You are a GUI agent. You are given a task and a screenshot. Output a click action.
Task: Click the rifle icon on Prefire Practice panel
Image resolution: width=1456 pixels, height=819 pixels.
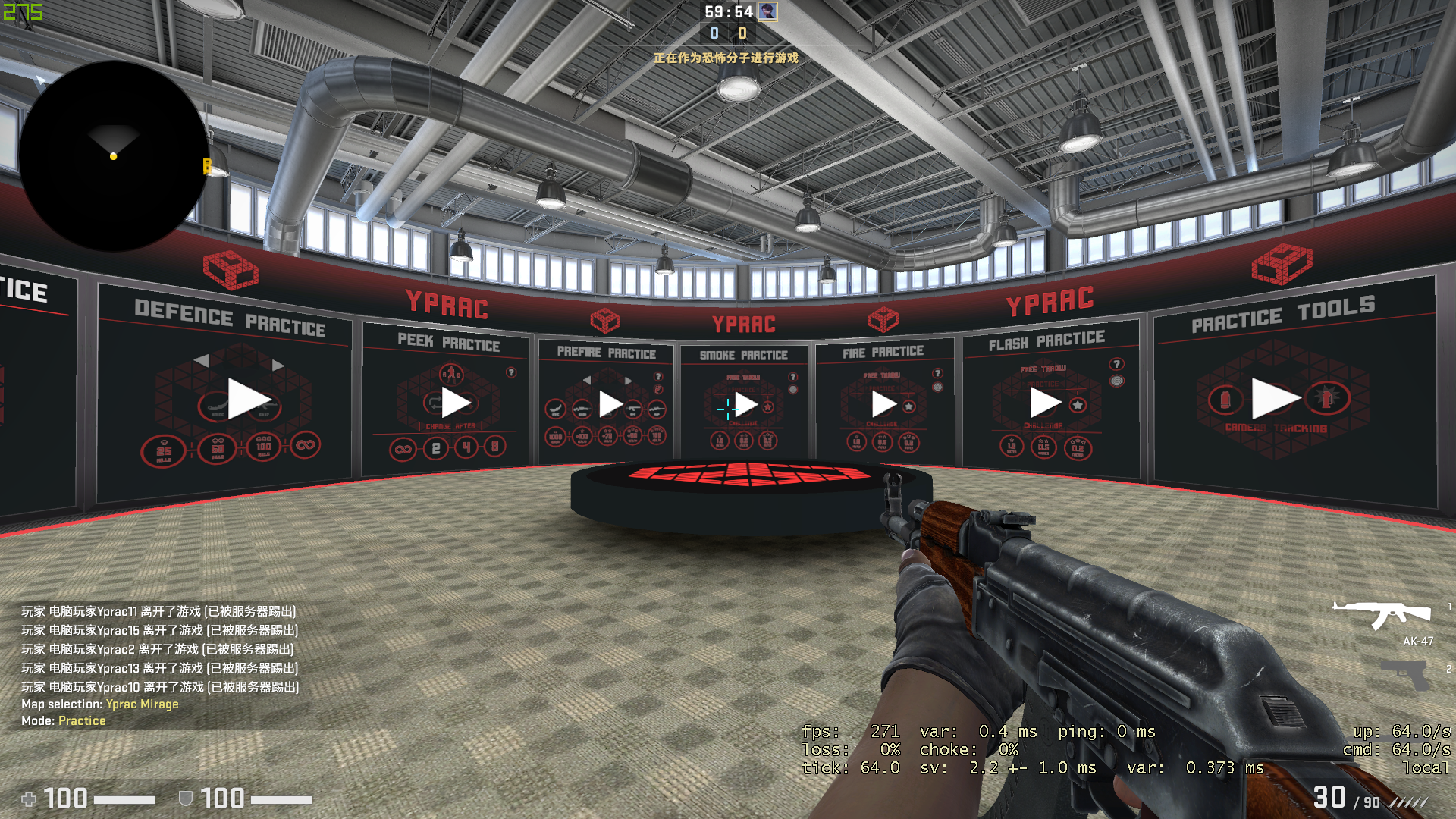pyautogui.click(x=633, y=409)
